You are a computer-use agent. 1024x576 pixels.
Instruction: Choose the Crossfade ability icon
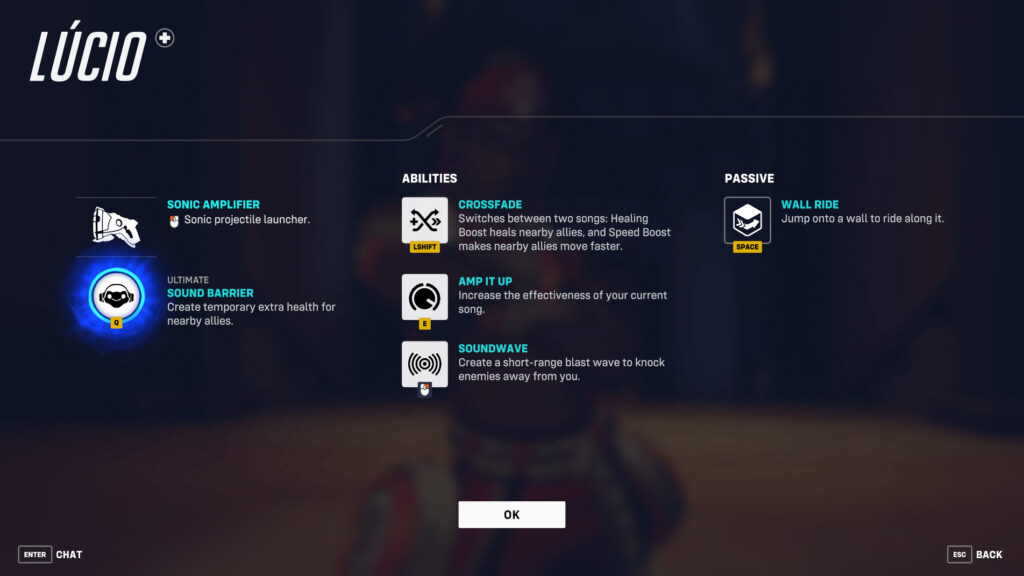[x=425, y=220]
